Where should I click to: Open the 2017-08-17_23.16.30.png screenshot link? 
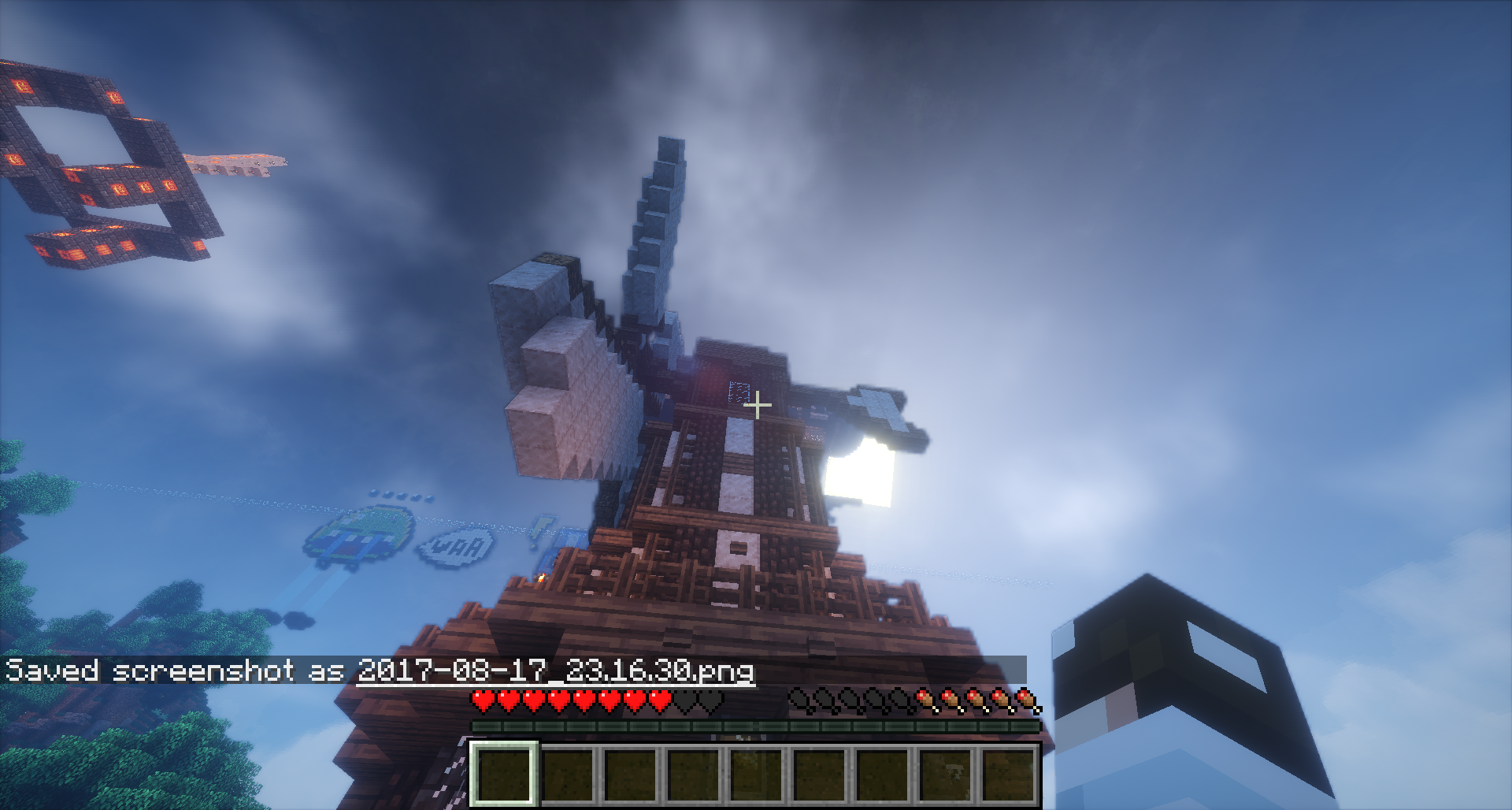[x=555, y=671]
